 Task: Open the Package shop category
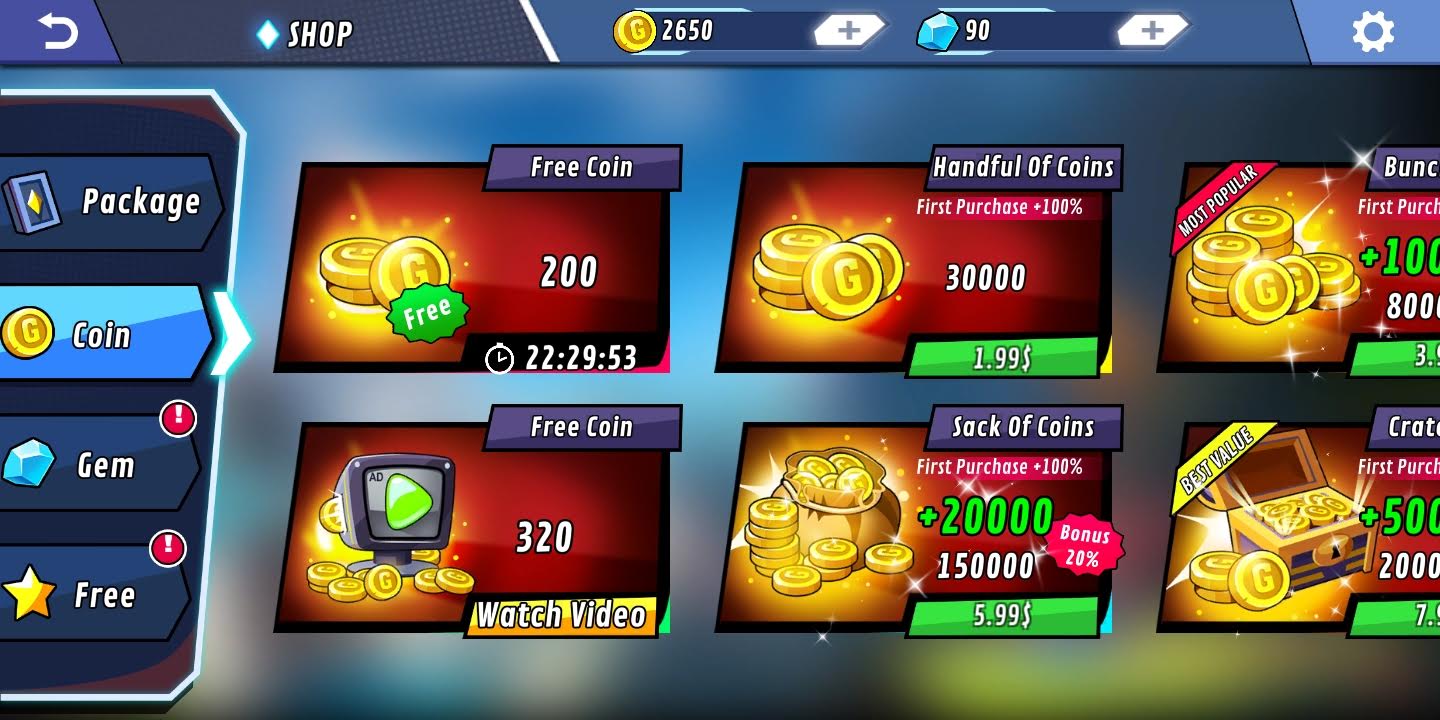point(130,202)
